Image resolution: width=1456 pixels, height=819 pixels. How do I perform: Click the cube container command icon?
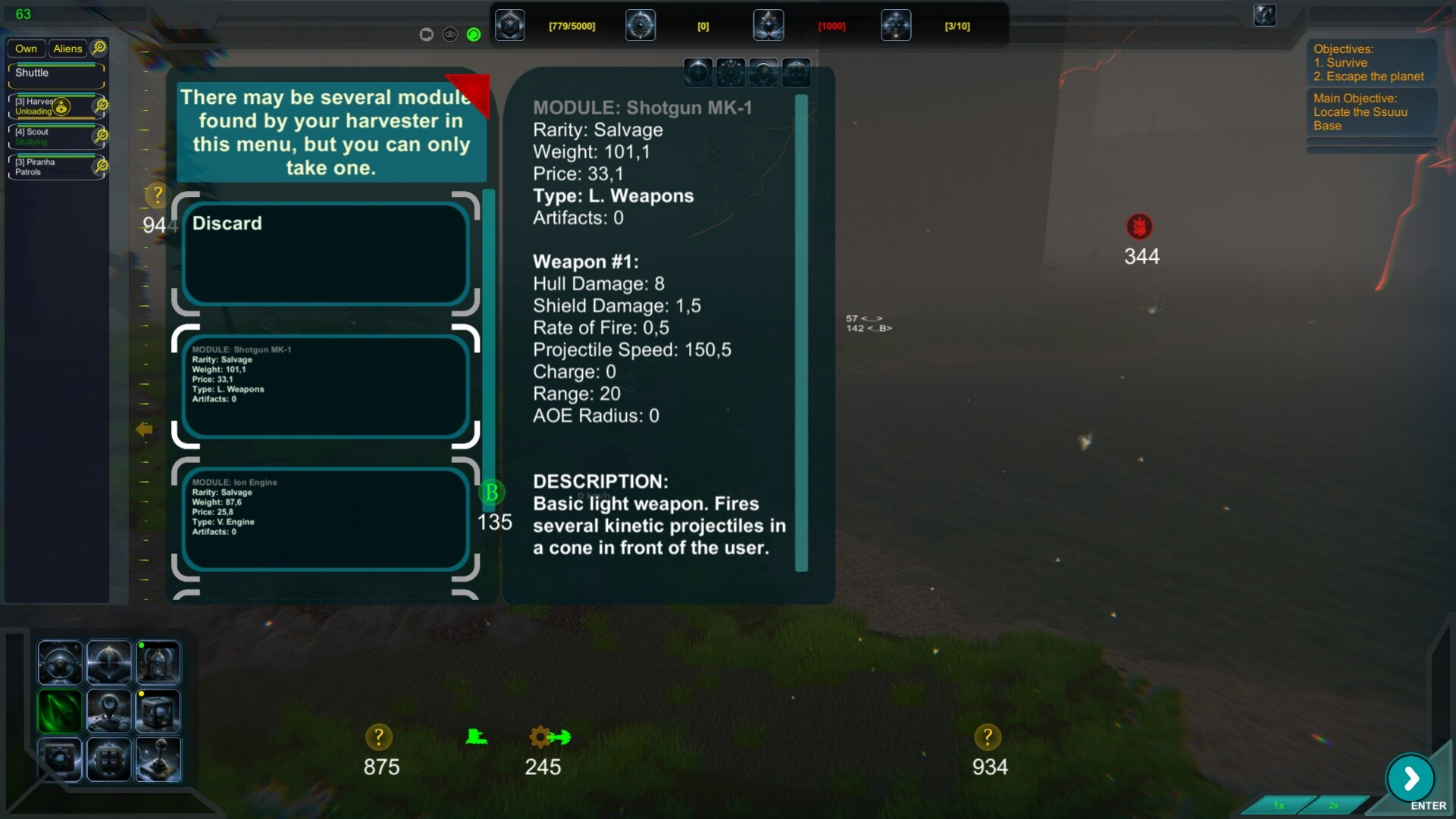(158, 711)
